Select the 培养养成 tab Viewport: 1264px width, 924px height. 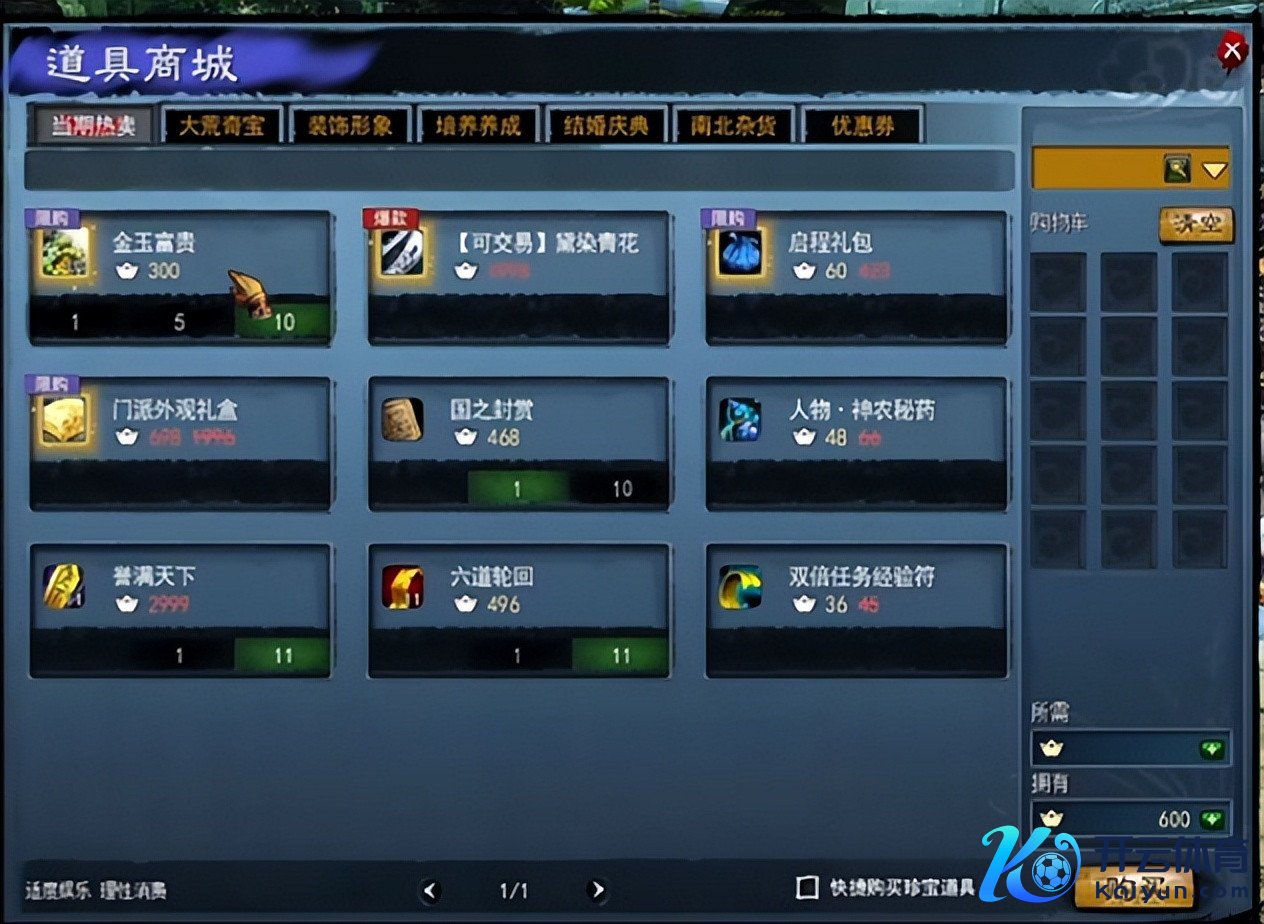click(478, 126)
